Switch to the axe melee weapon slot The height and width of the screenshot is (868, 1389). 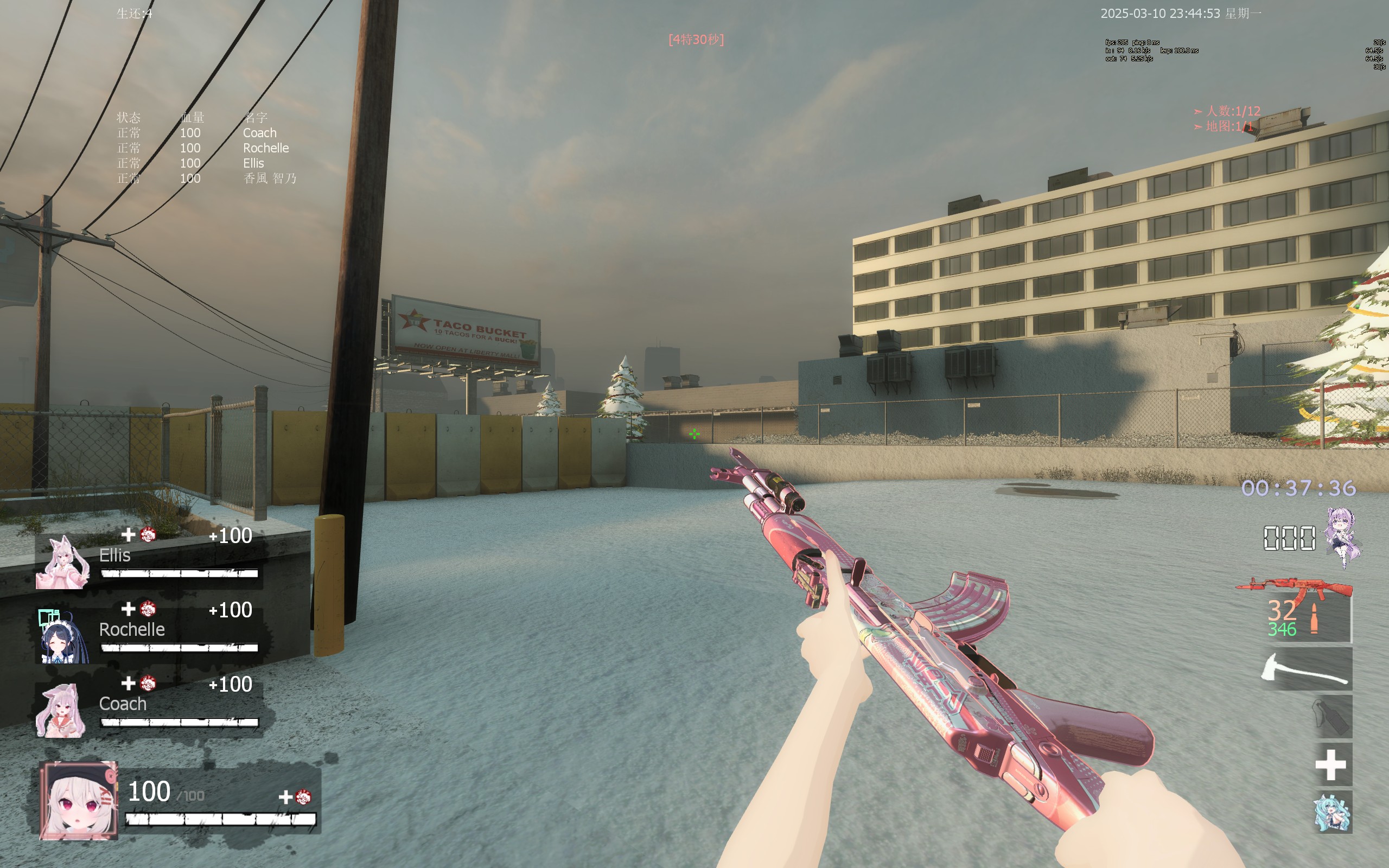[x=1306, y=670]
